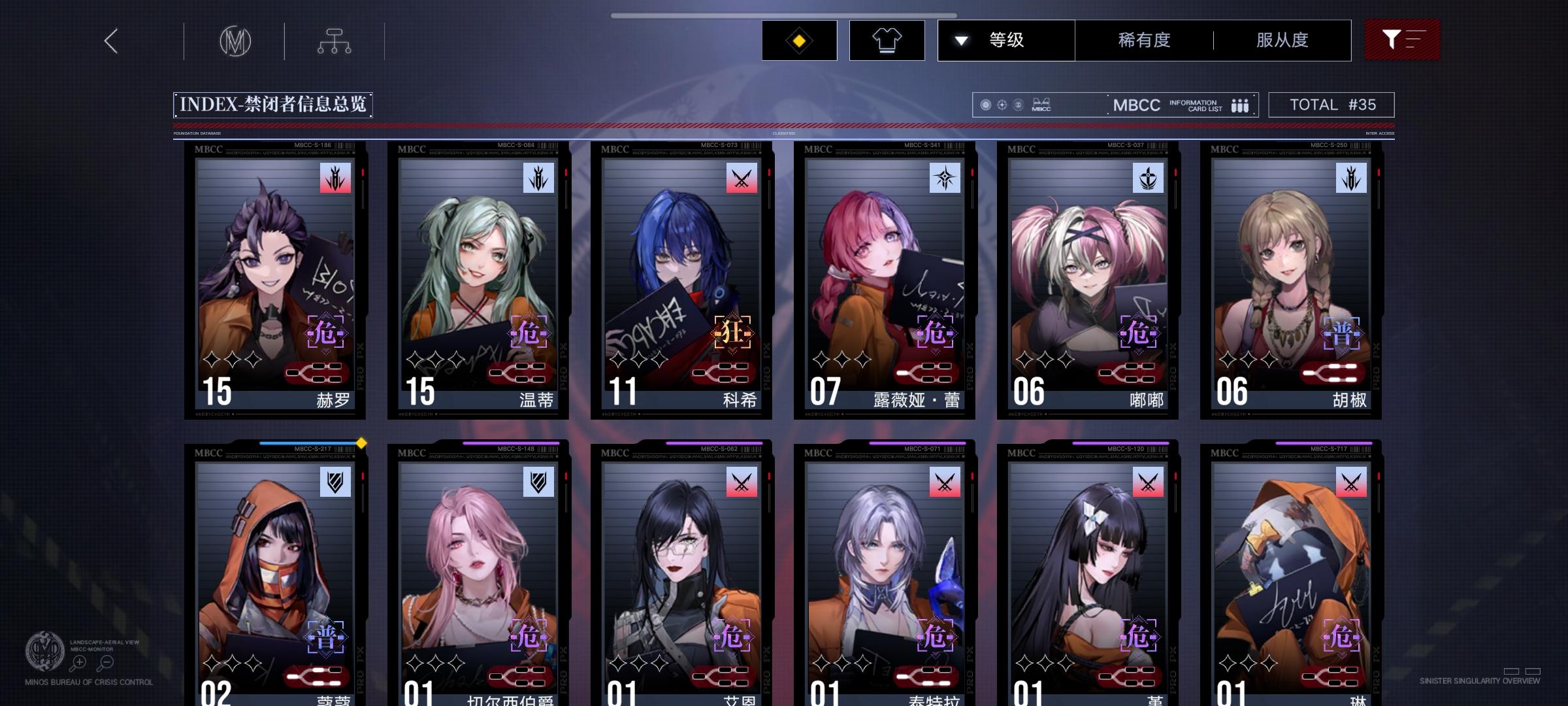The height and width of the screenshot is (706, 1568).
Task: Switch sorting to the 稀有度 tab
Action: click(1143, 40)
